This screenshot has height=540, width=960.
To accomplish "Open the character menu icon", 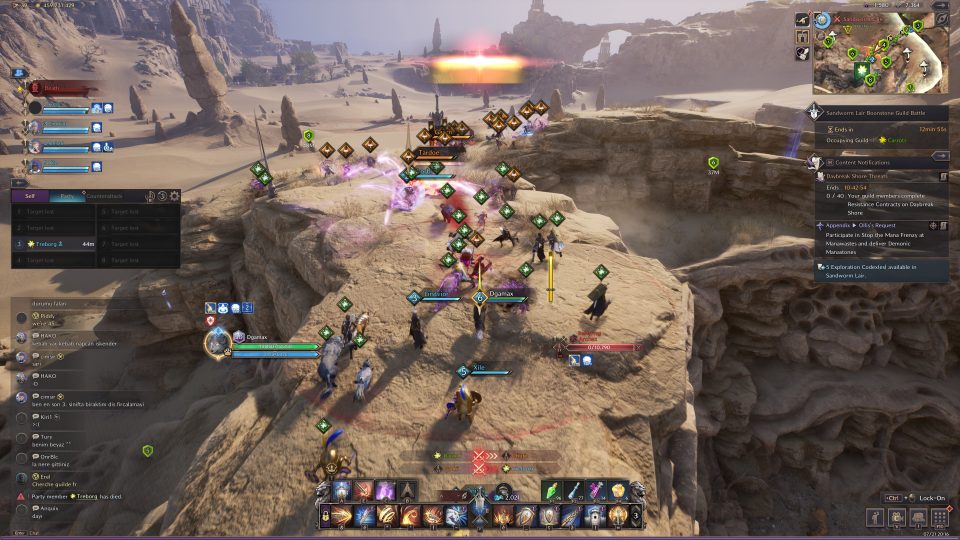I will click(x=876, y=517).
